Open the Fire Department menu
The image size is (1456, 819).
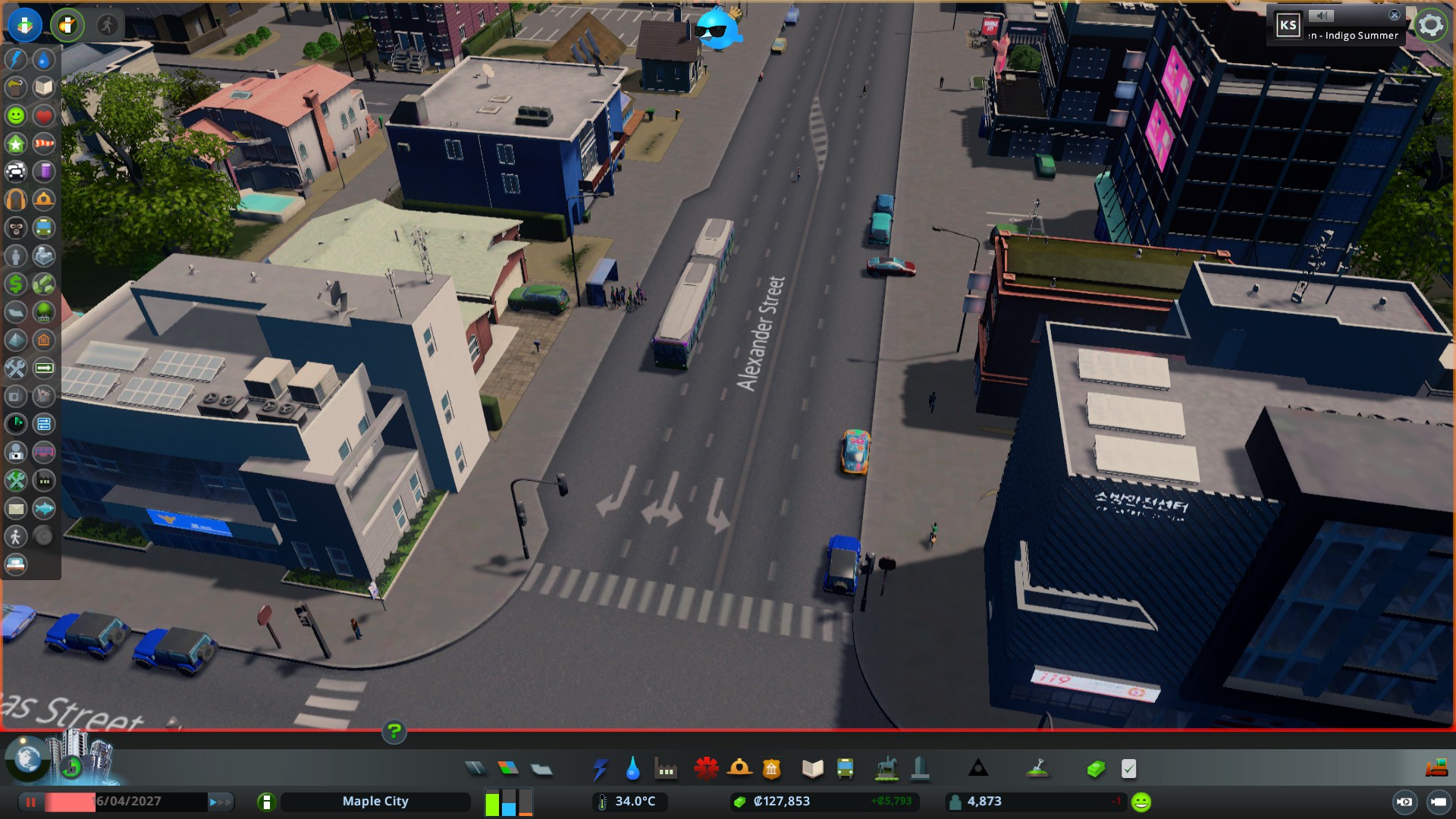click(x=740, y=768)
